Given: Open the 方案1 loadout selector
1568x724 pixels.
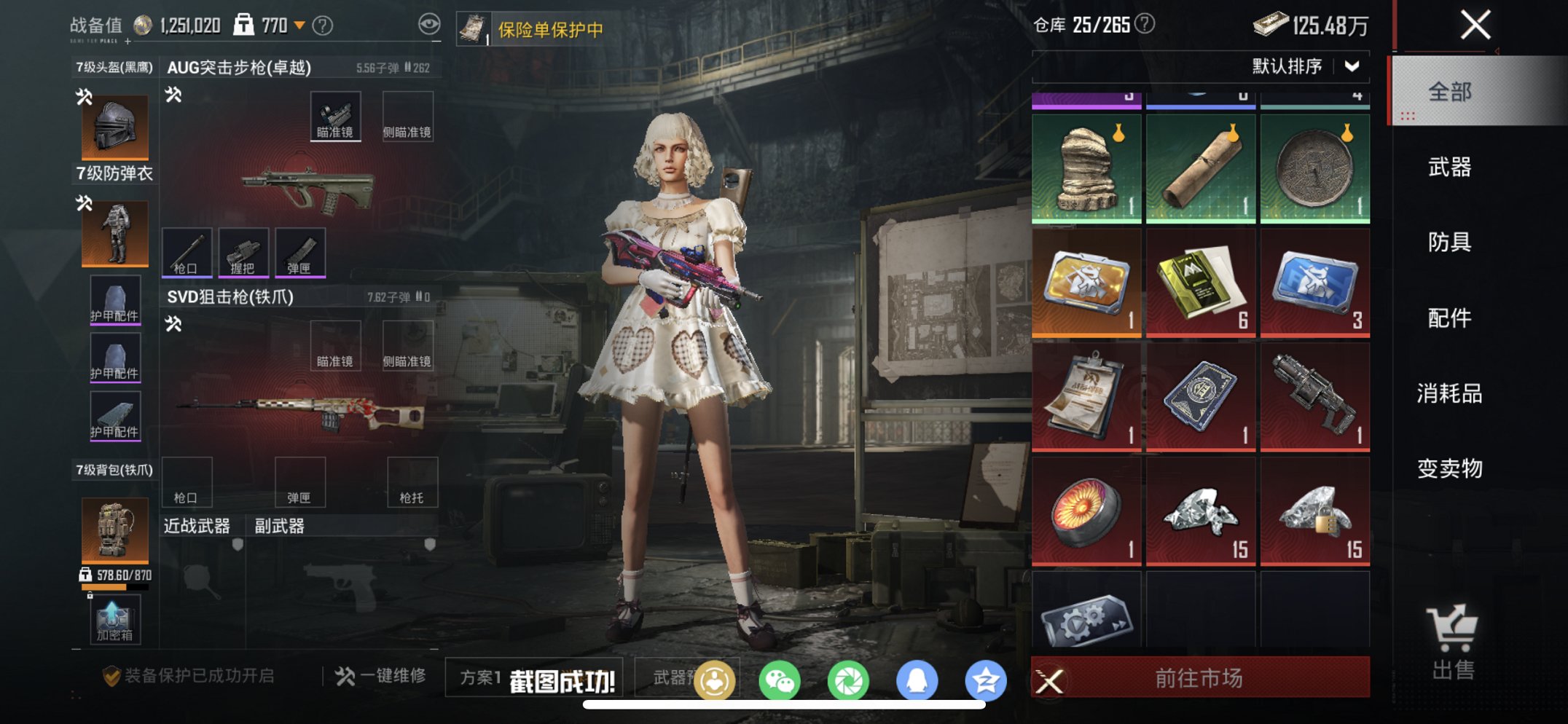Looking at the screenshot, I should (x=479, y=676).
